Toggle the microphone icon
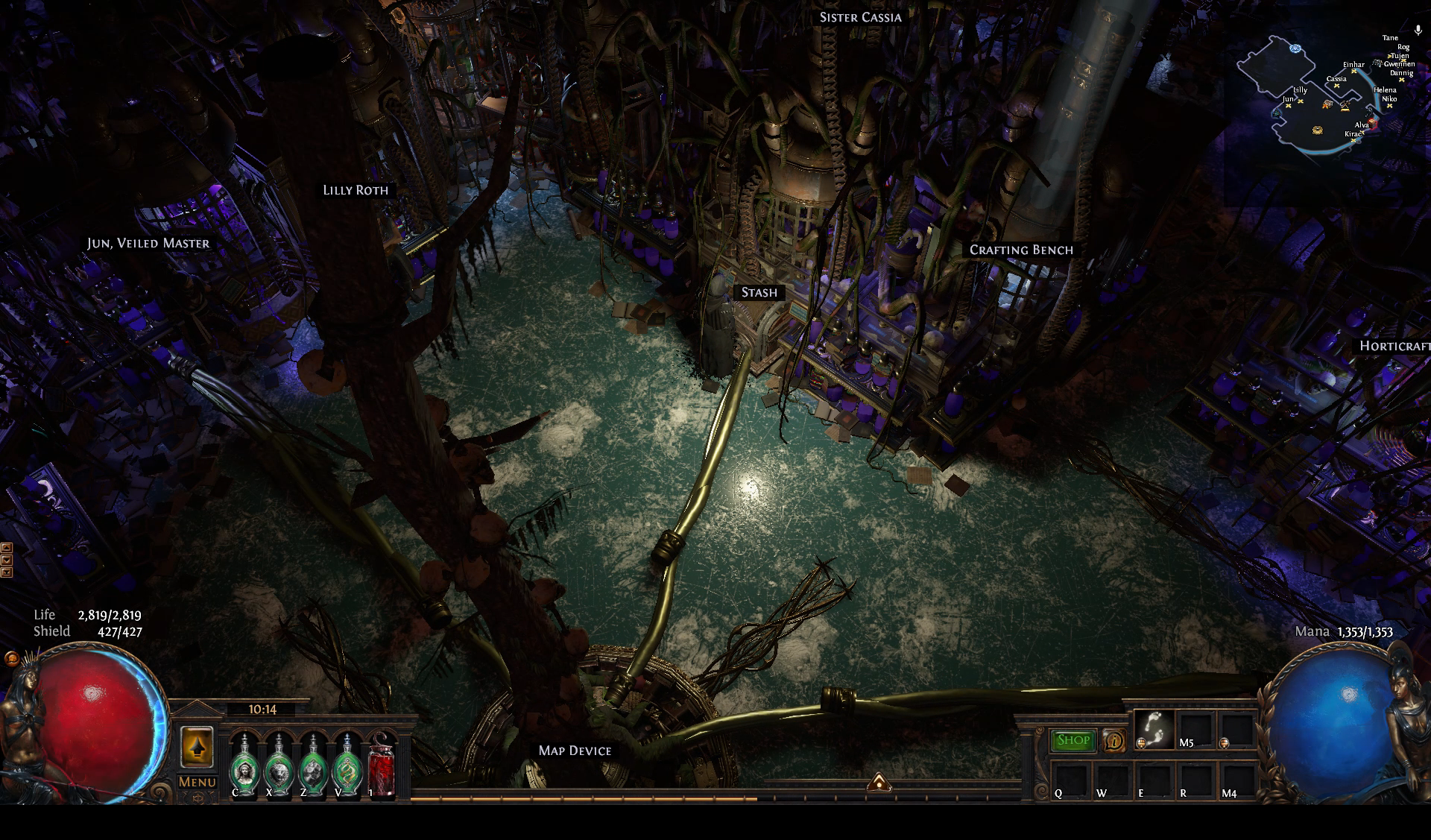 [x=1418, y=31]
